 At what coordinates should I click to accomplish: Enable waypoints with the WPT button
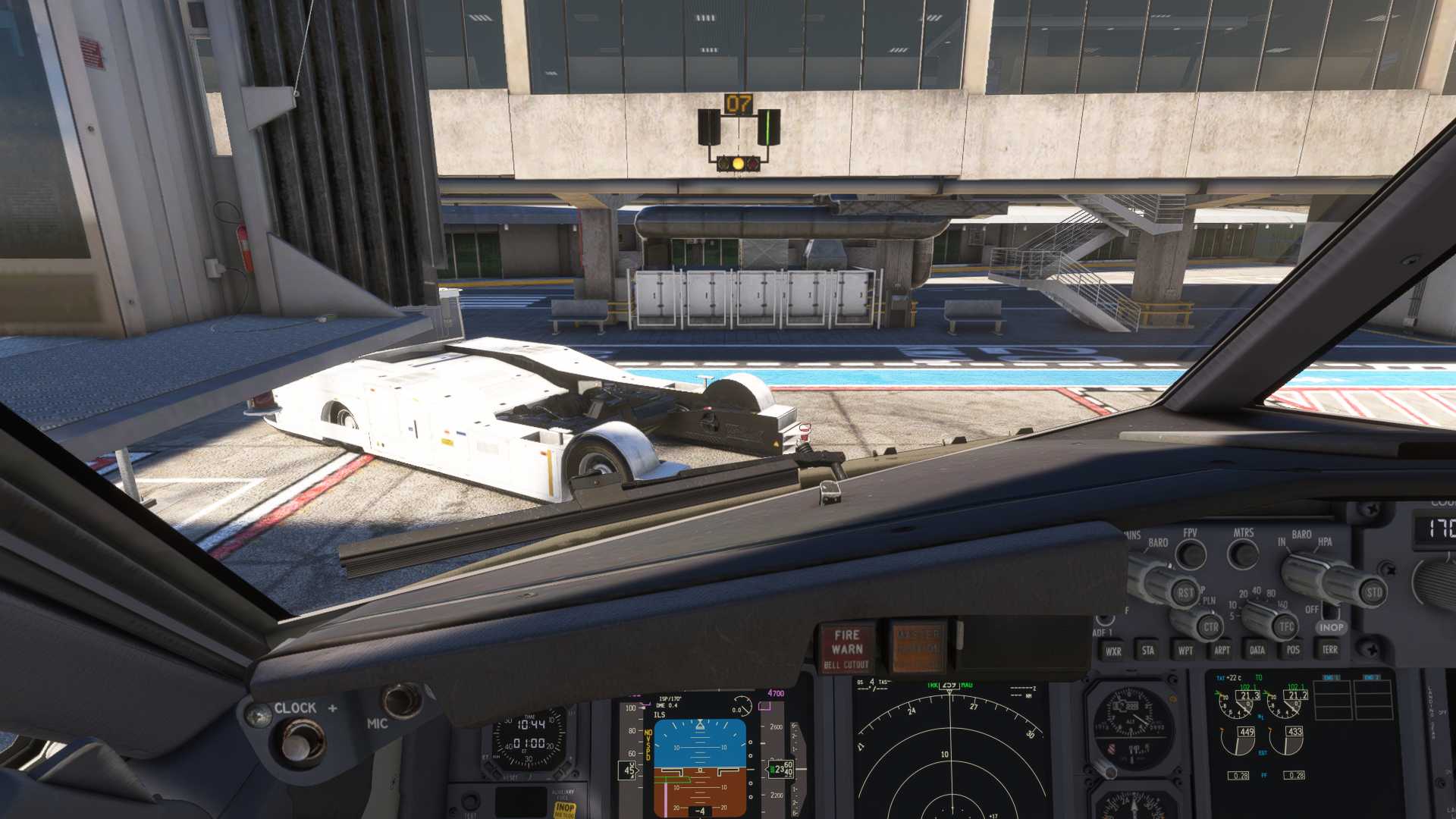(1185, 650)
